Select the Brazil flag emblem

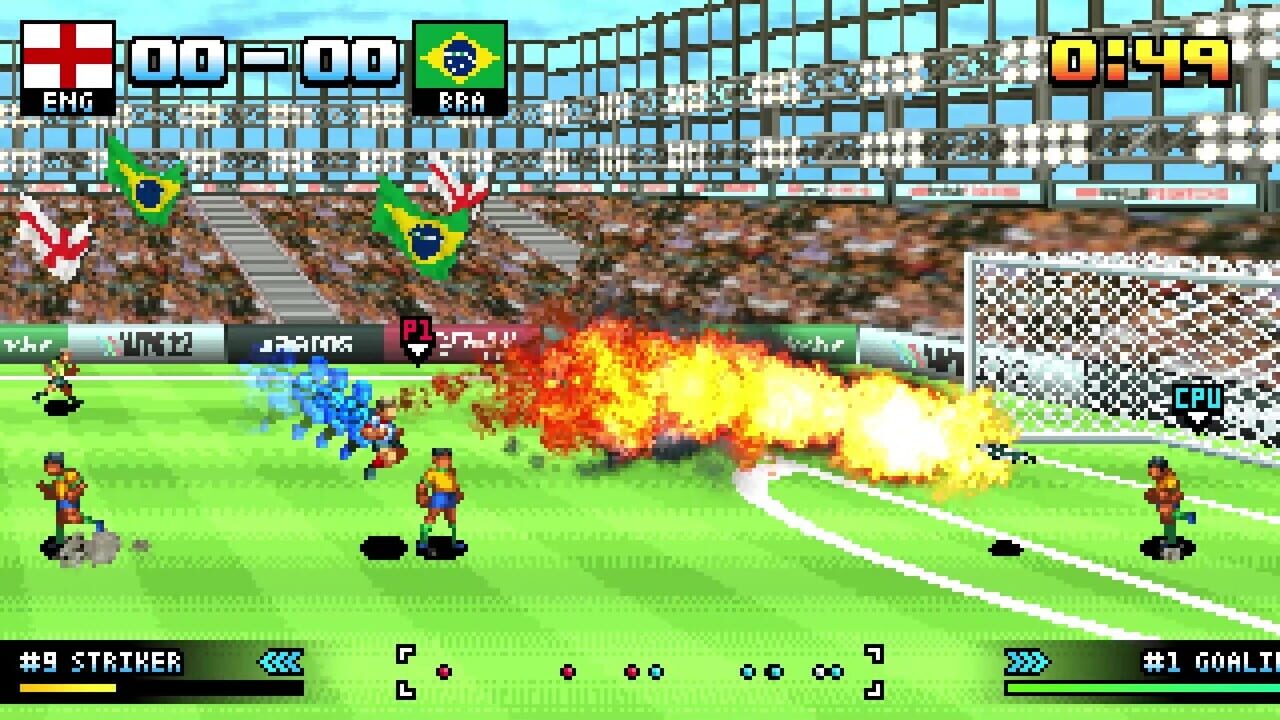click(458, 55)
